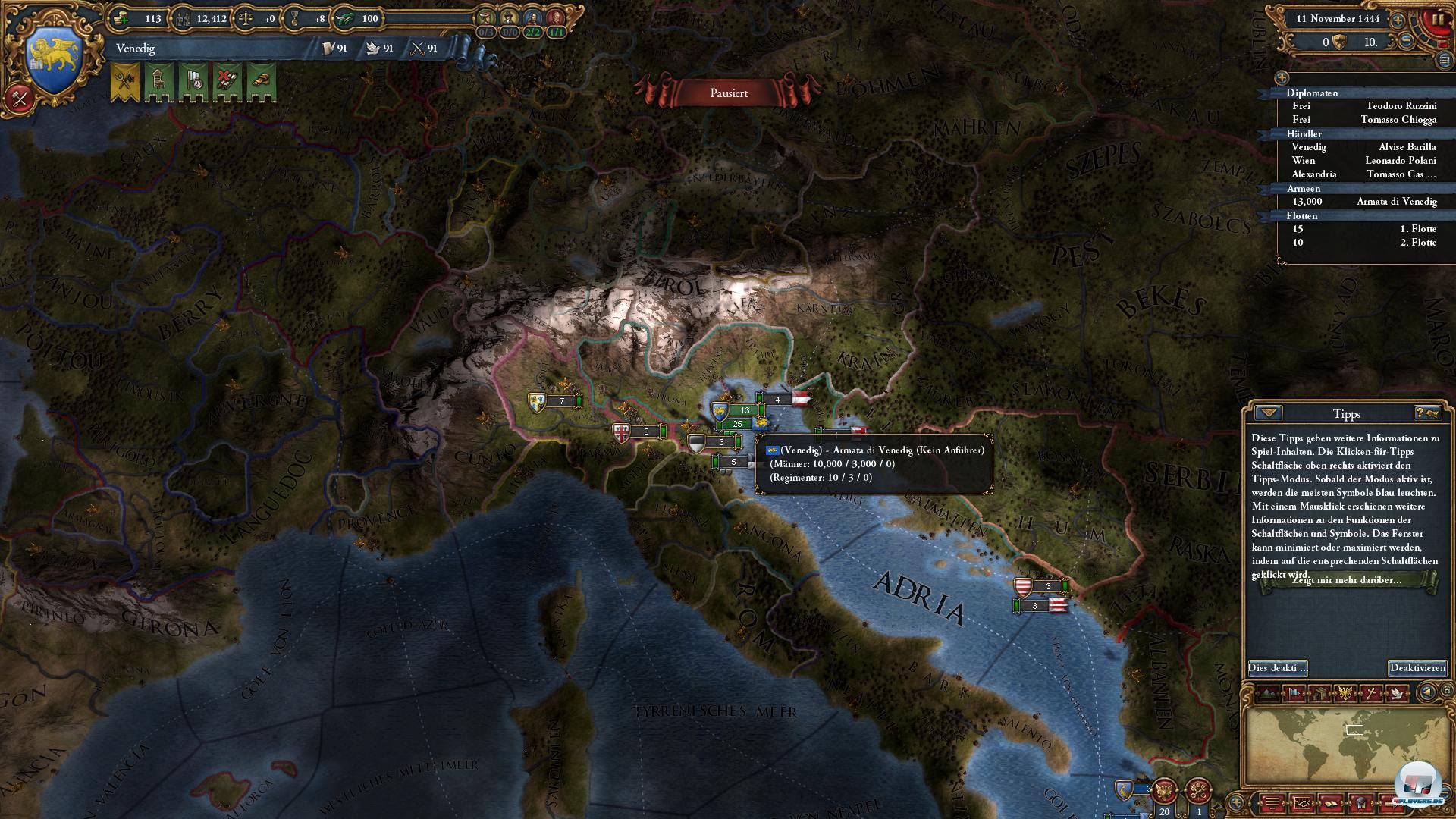
Task: Toggle the imperial eagle map mode
Action: click(1346, 694)
